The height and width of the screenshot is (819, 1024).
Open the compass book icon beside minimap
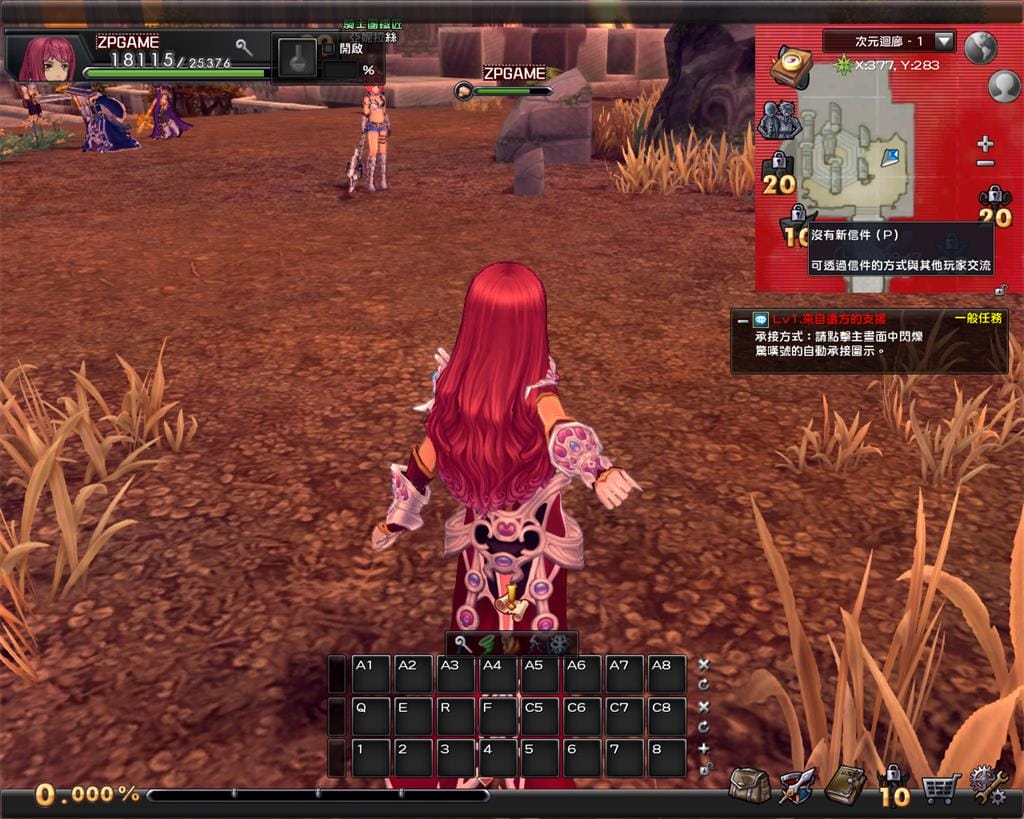(x=791, y=68)
